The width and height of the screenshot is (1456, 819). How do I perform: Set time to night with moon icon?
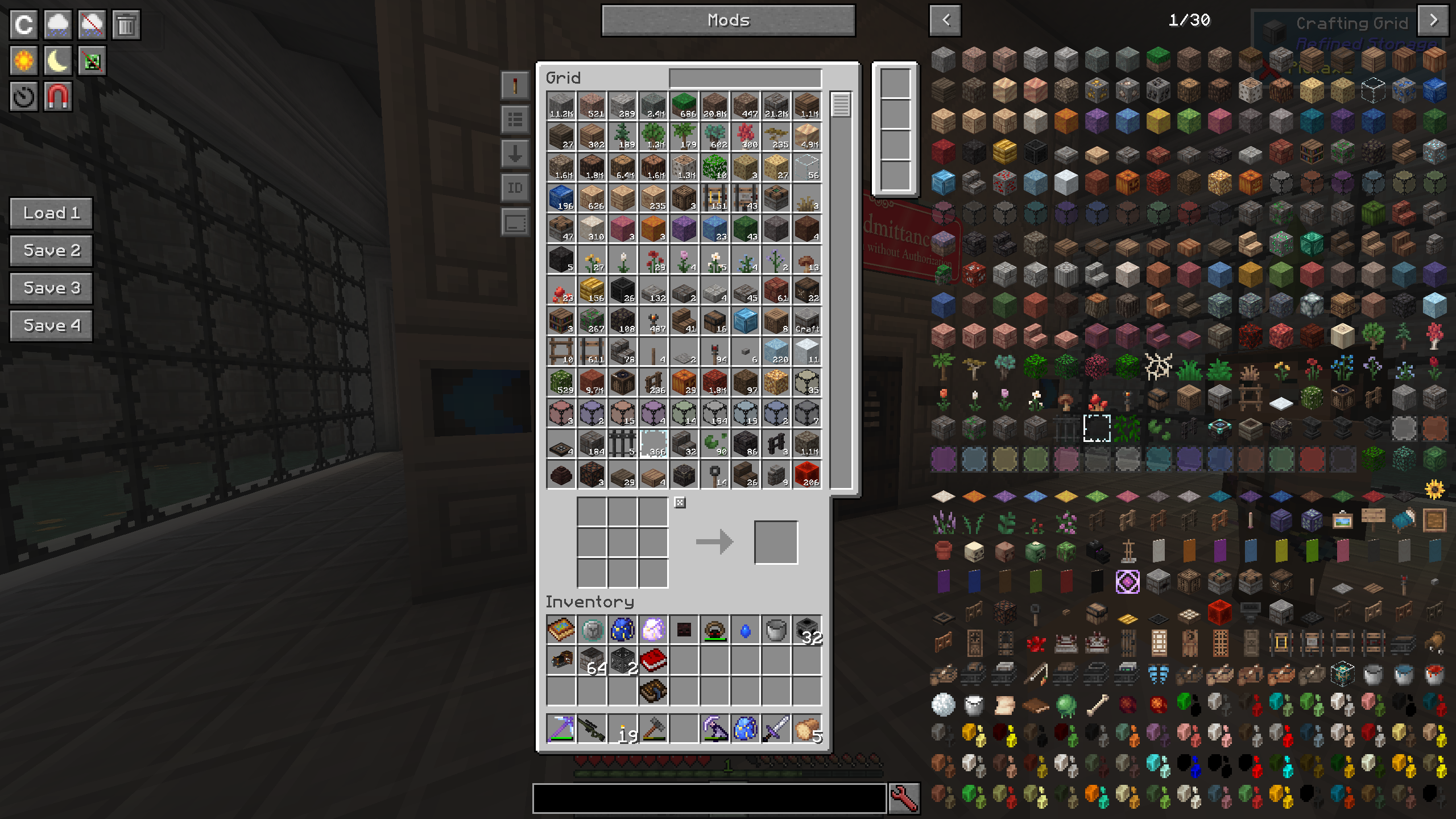57,61
